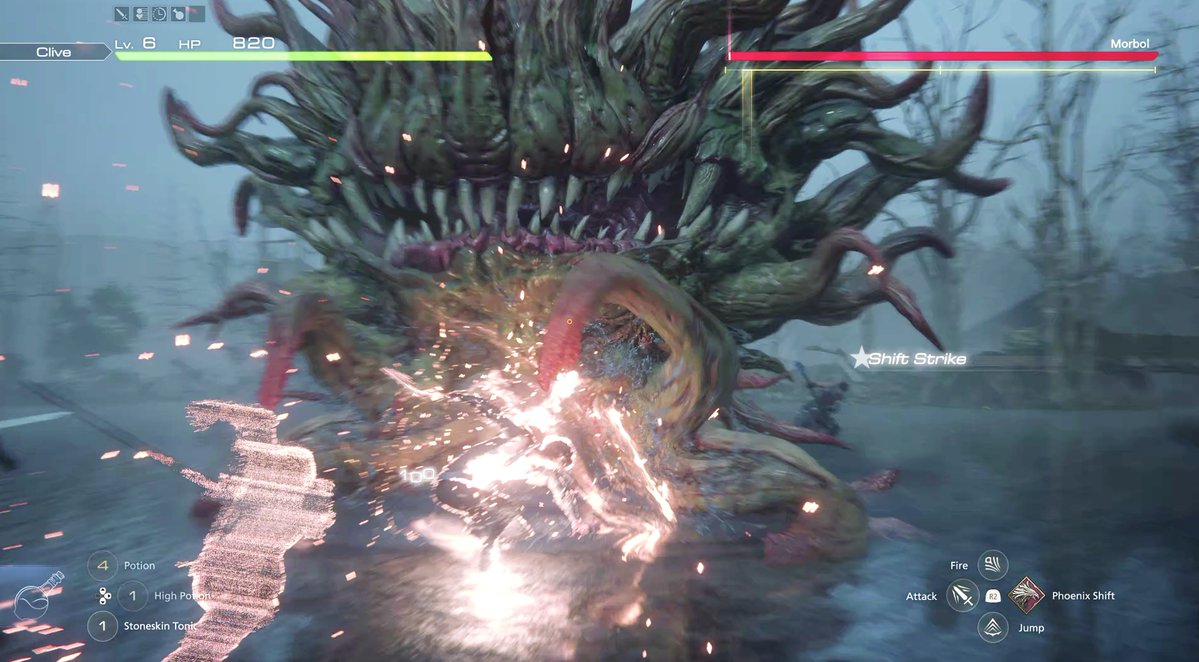The width and height of the screenshot is (1199, 662).
Task: Click the large flask item emblem
Action: [x=38, y=597]
